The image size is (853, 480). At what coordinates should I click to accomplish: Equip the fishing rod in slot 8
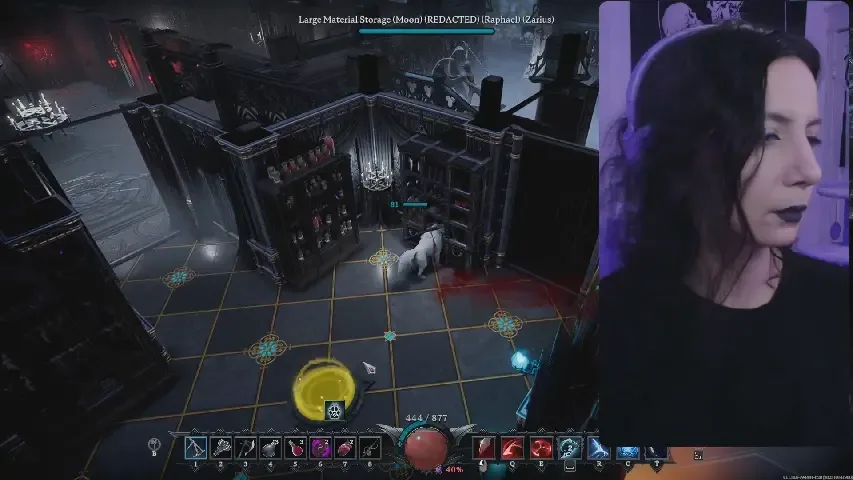370,448
